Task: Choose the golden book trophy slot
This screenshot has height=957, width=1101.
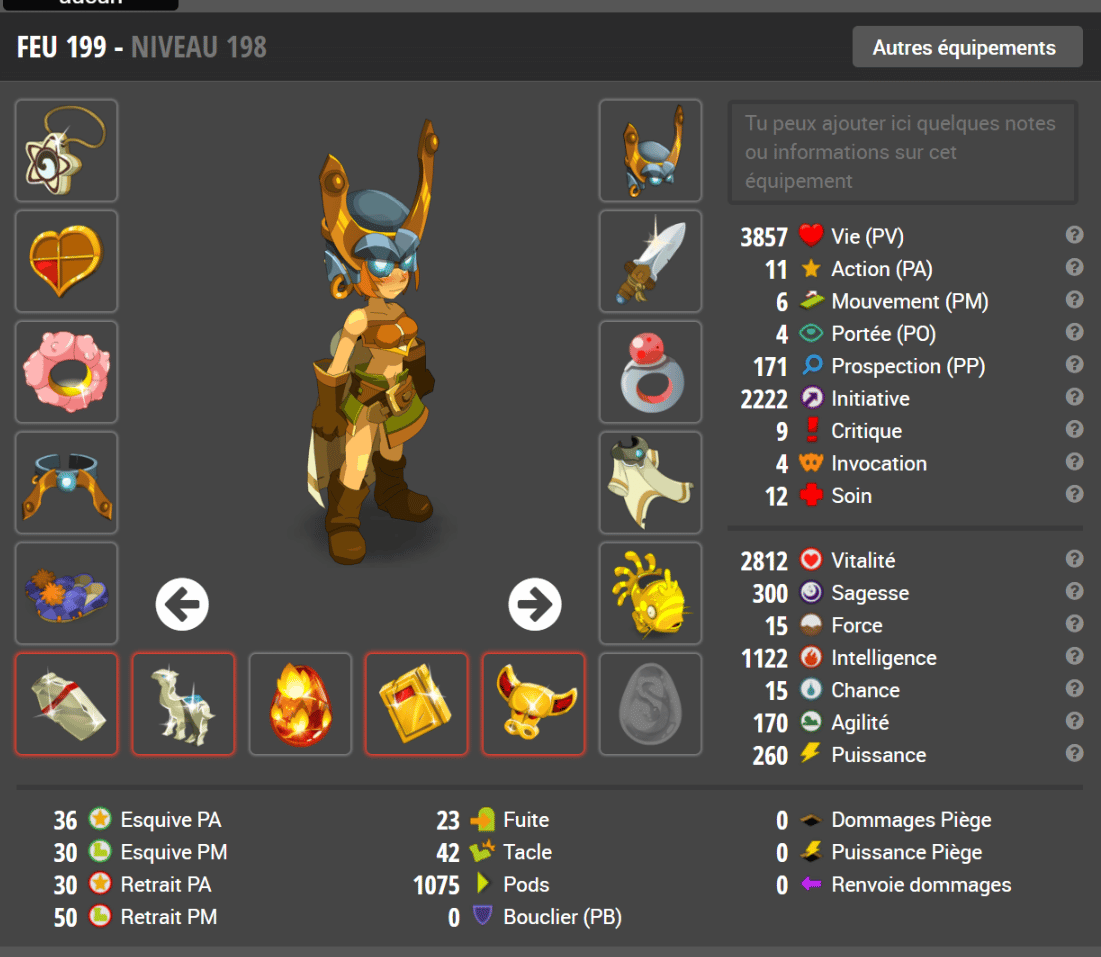Action: tap(417, 704)
